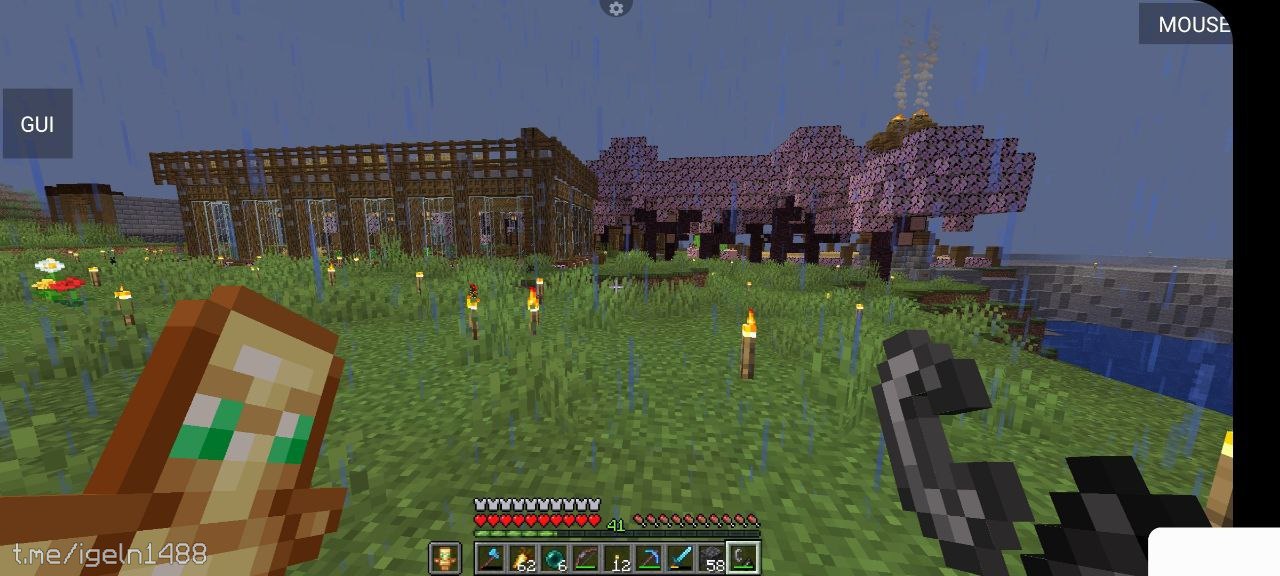Tap the GUI button
1280x576 pixels.
point(37,124)
